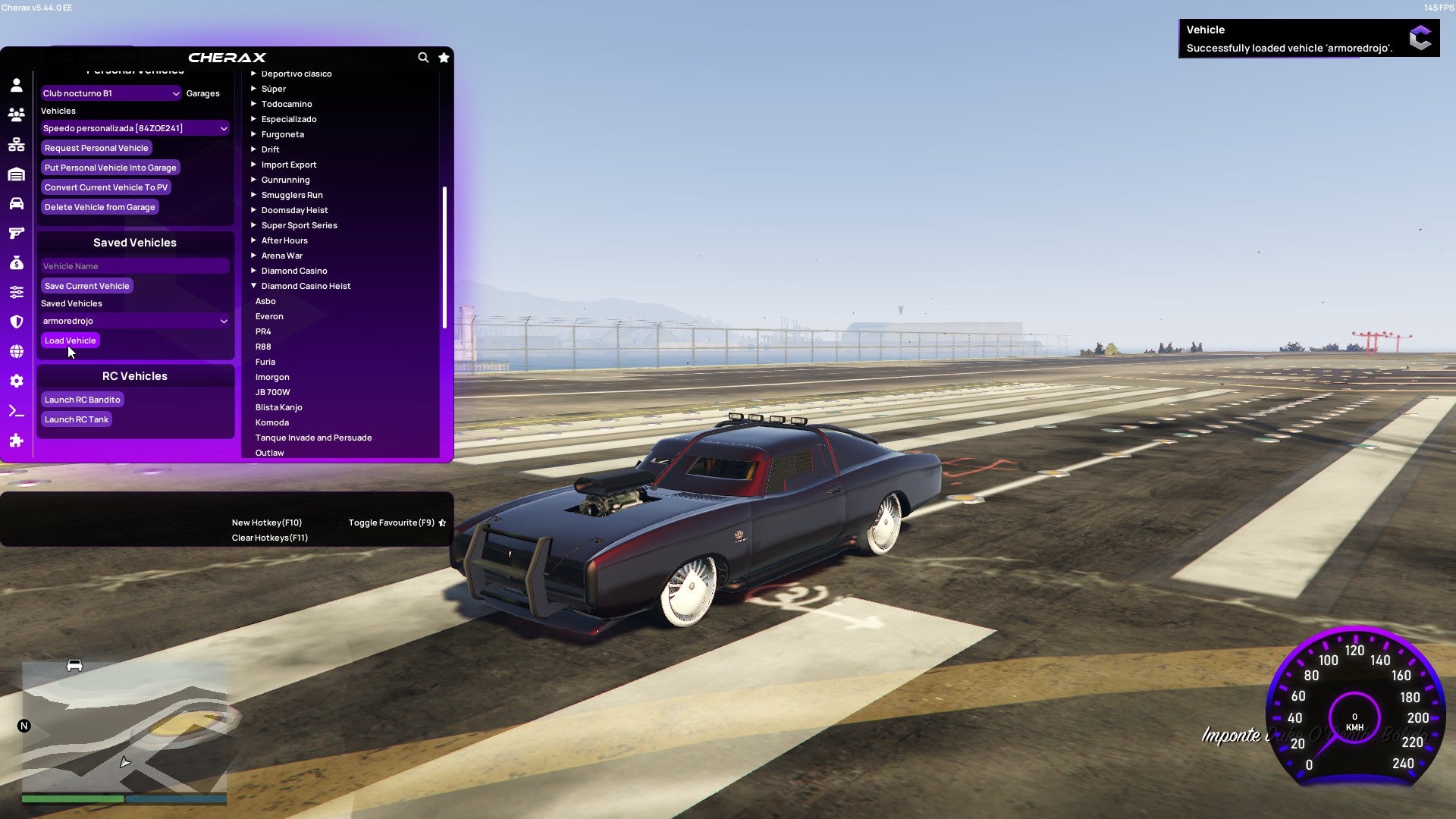The image size is (1456, 819).
Task: Toggle favourite with the star icon
Action: (x=444, y=58)
